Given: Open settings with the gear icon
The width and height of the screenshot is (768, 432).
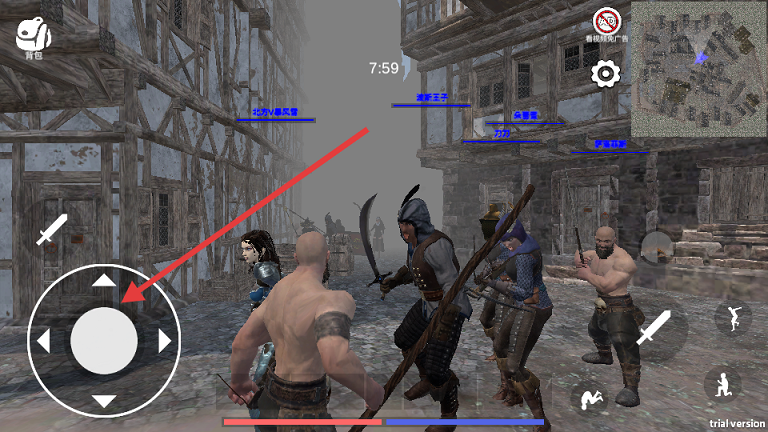Looking at the screenshot, I should click(605, 73).
